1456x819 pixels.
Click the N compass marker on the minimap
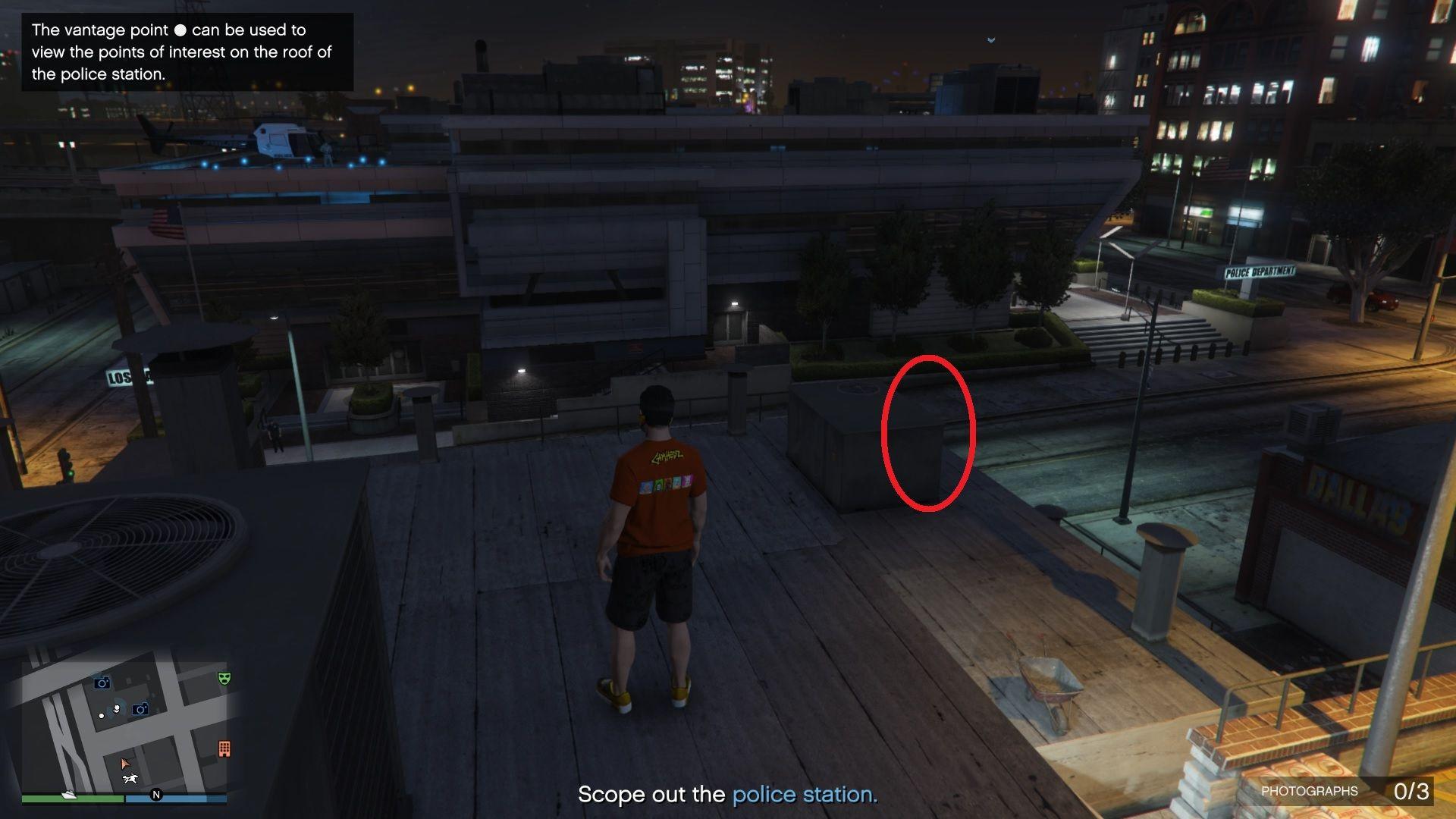click(157, 795)
